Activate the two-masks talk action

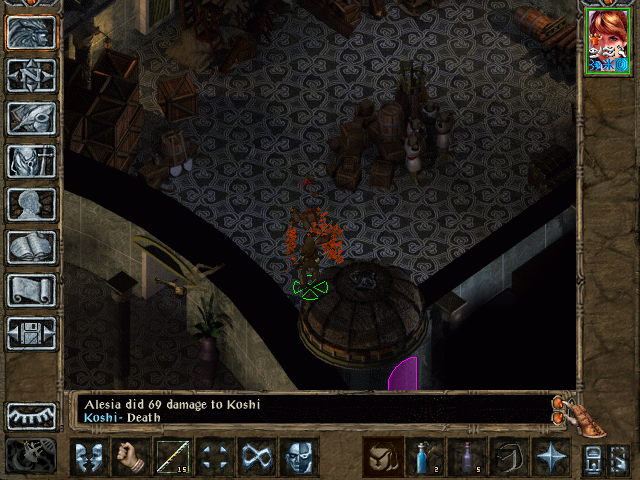coord(89,457)
